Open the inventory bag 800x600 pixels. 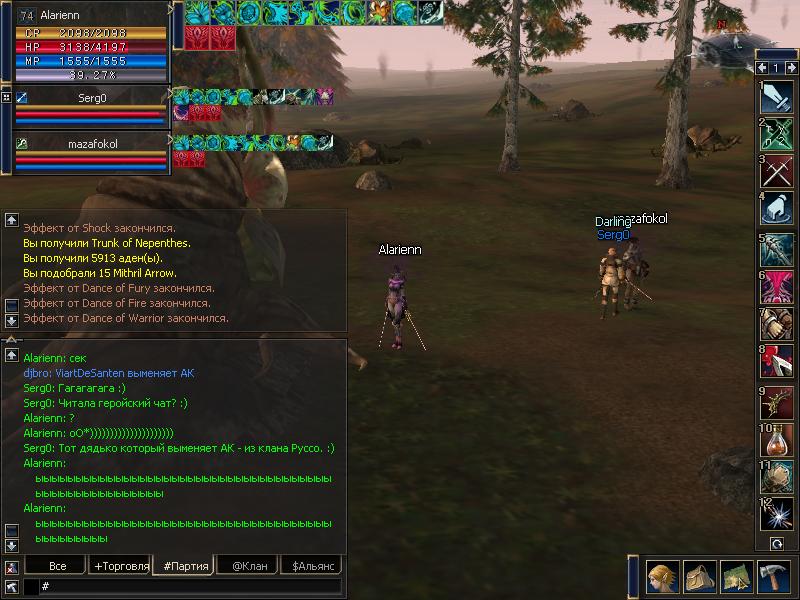pos(697,577)
